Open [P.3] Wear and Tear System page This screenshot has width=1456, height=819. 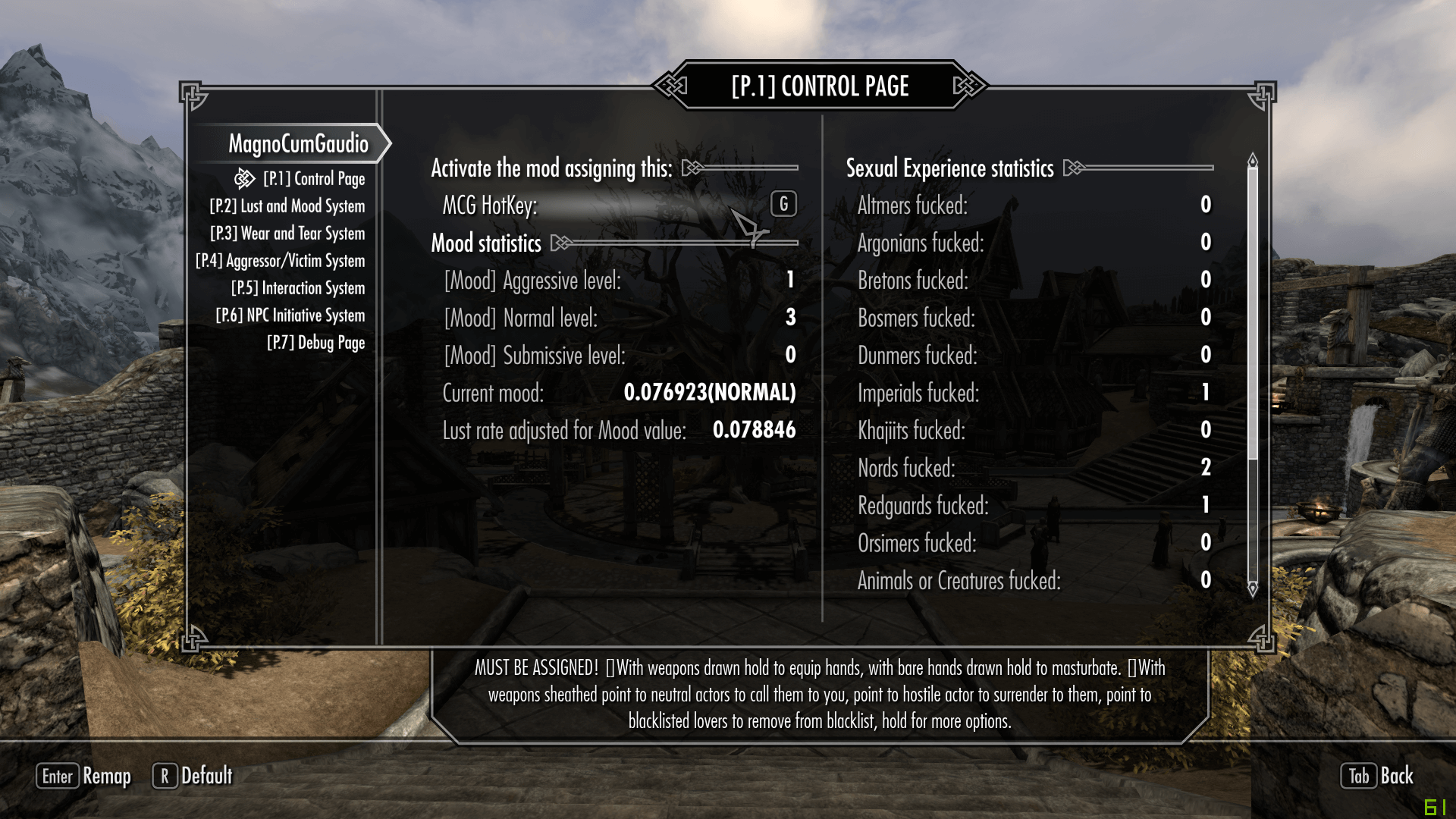pyautogui.click(x=287, y=234)
